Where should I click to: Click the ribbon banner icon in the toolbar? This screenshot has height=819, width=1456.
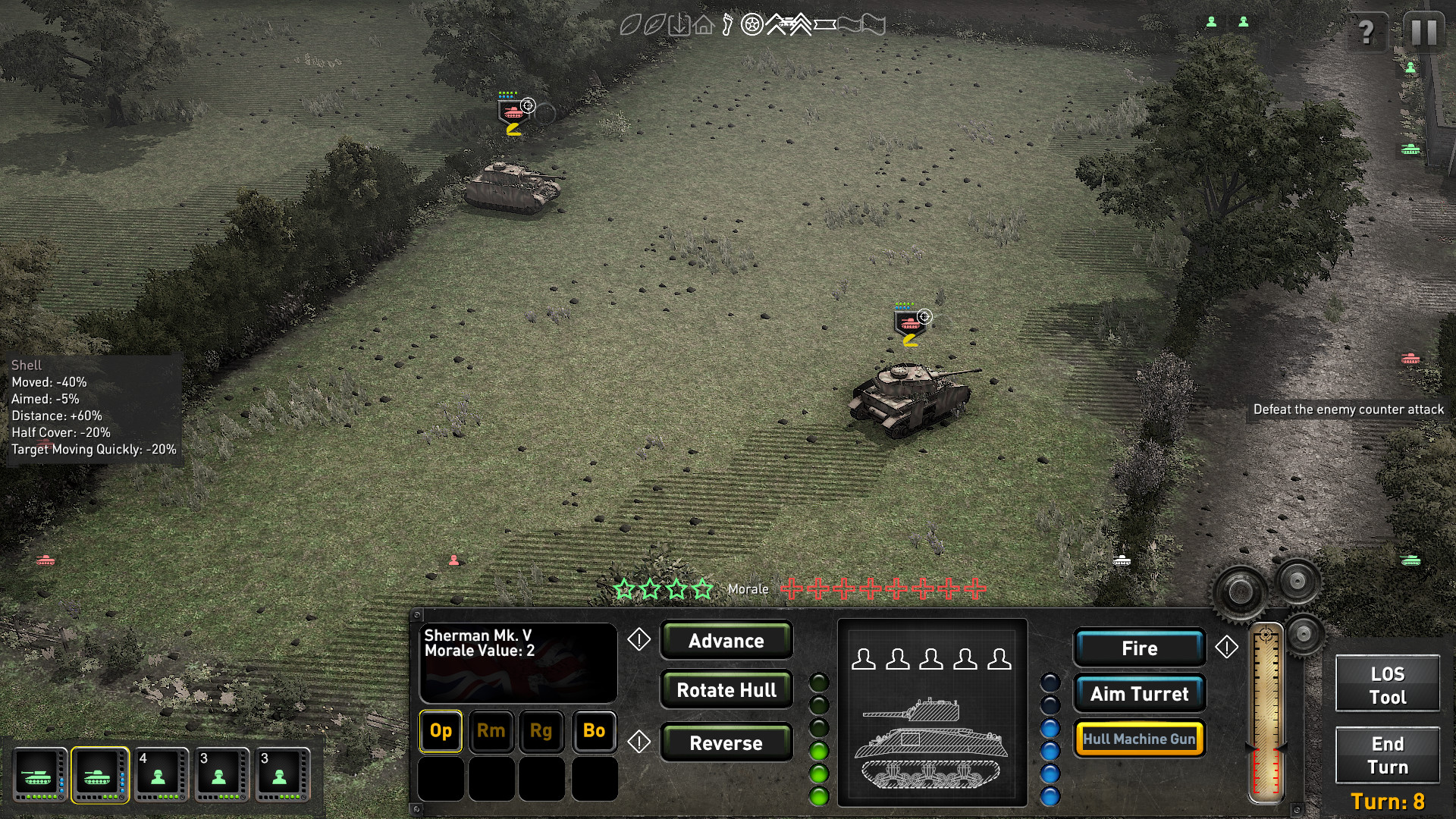(x=824, y=24)
